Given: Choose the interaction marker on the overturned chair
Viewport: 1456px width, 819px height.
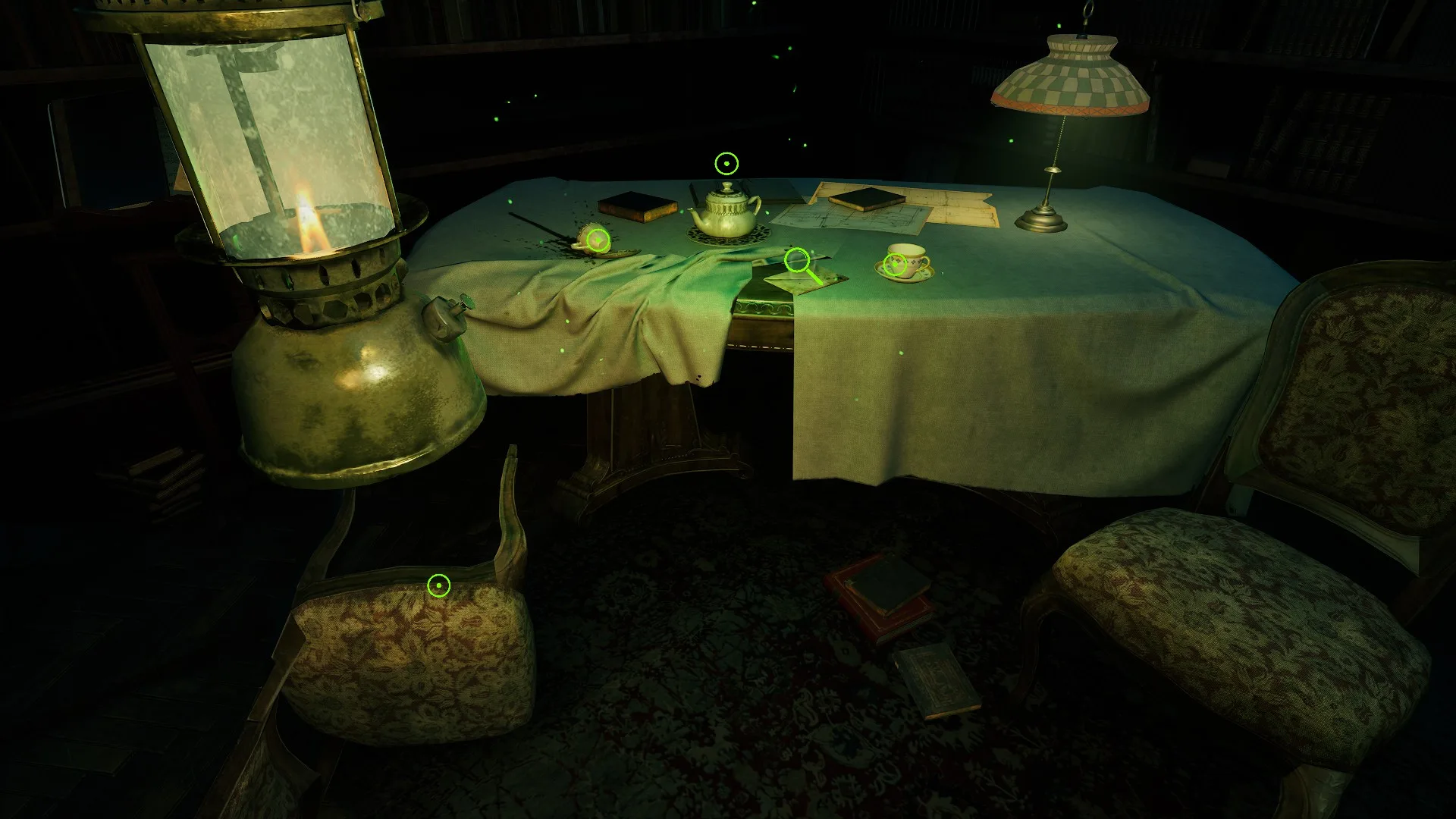Looking at the screenshot, I should point(439,585).
